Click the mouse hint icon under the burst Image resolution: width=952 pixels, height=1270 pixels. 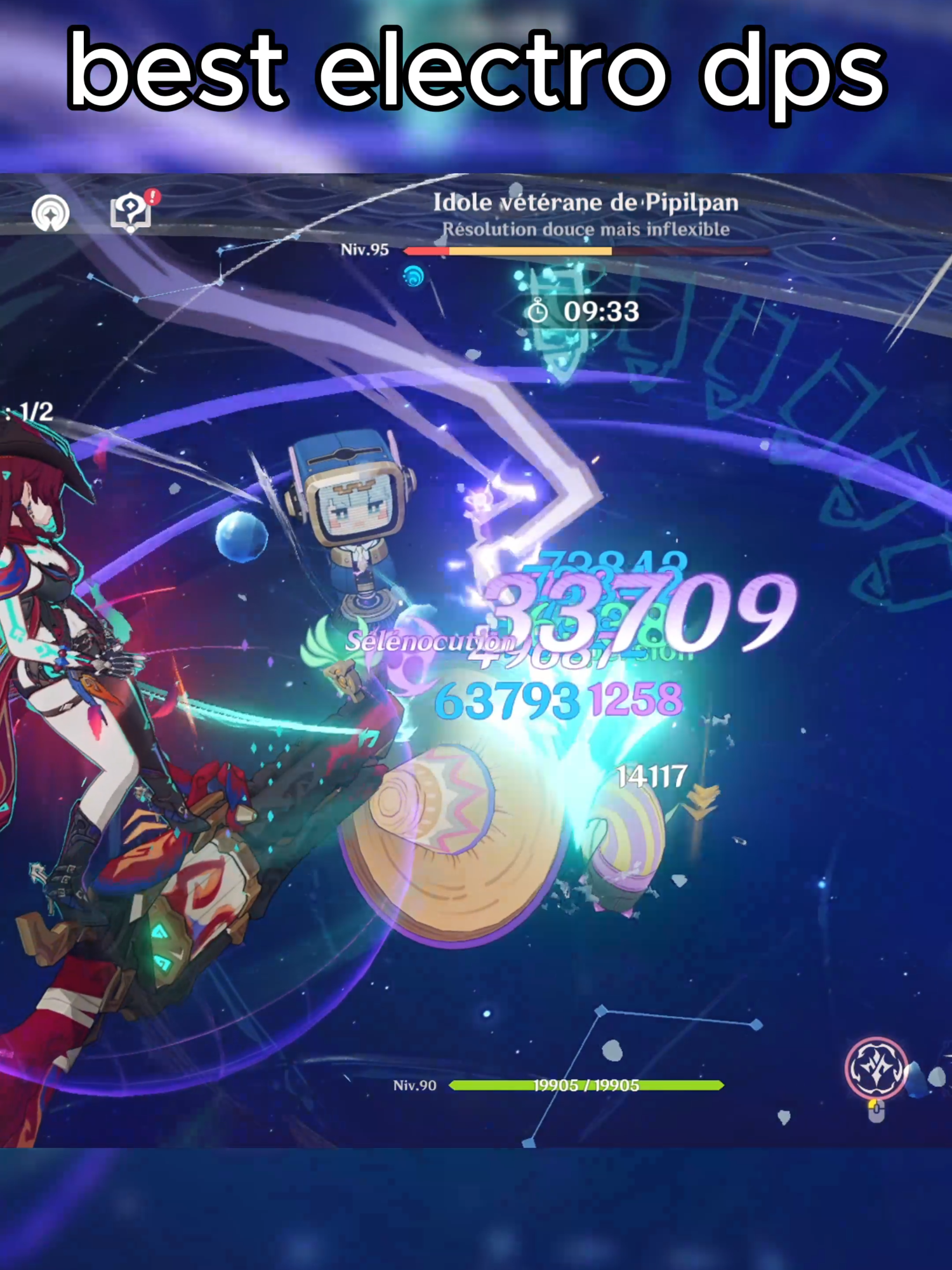click(x=876, y=1113)
